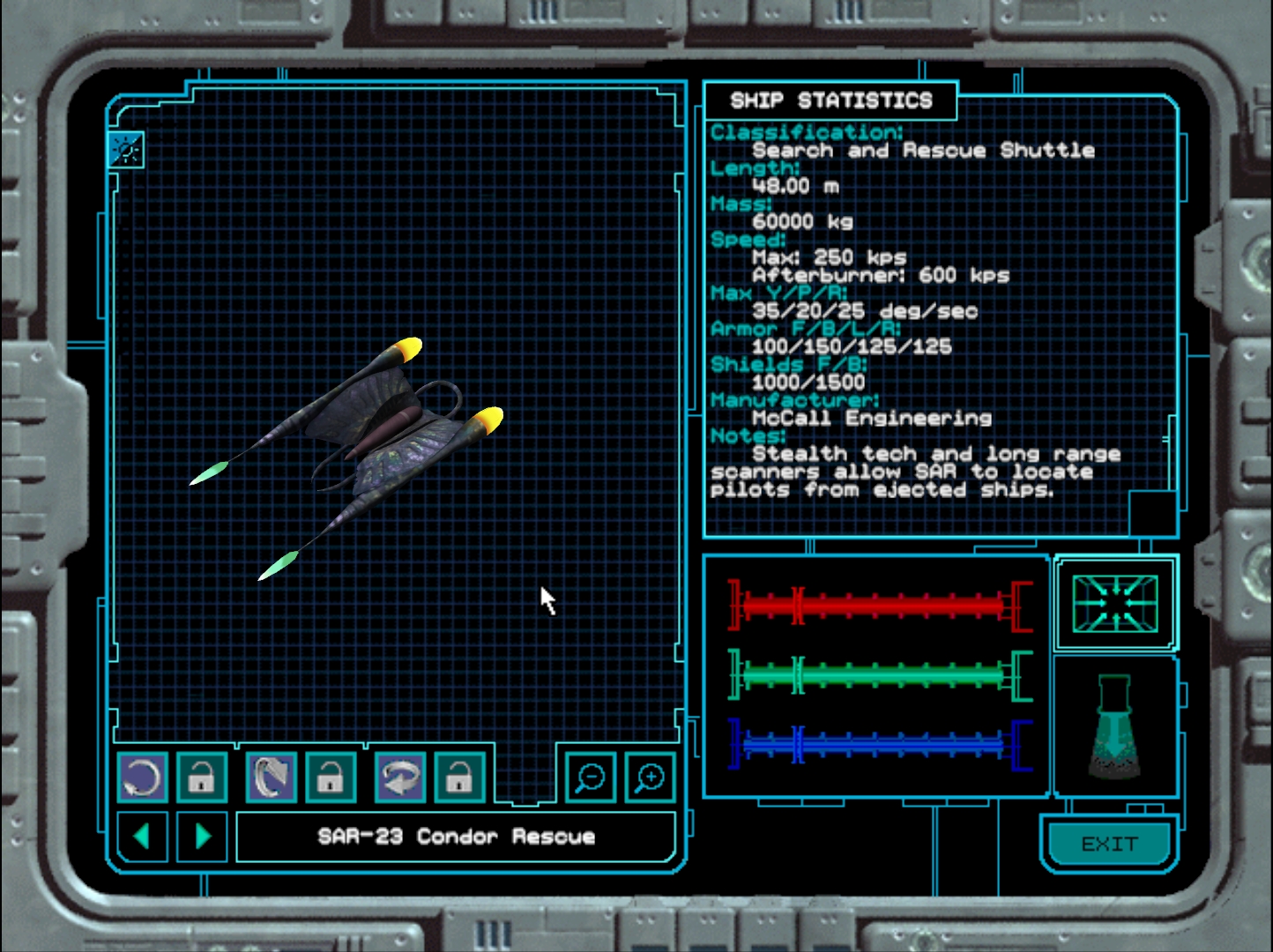Exit the ship viewer screen
This screenshot has height=952, width=1273.
tap(1109, 844)
